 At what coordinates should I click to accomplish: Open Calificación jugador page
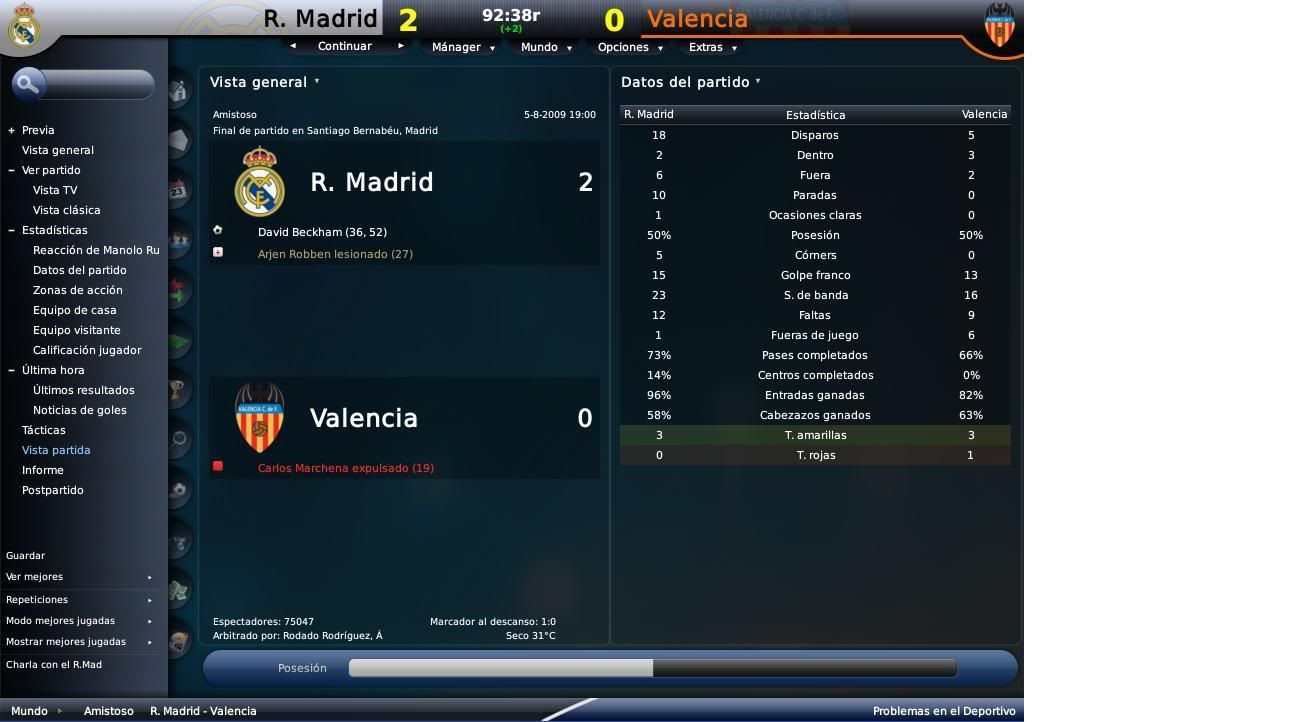pyautogui.click(x=87, y=350)
